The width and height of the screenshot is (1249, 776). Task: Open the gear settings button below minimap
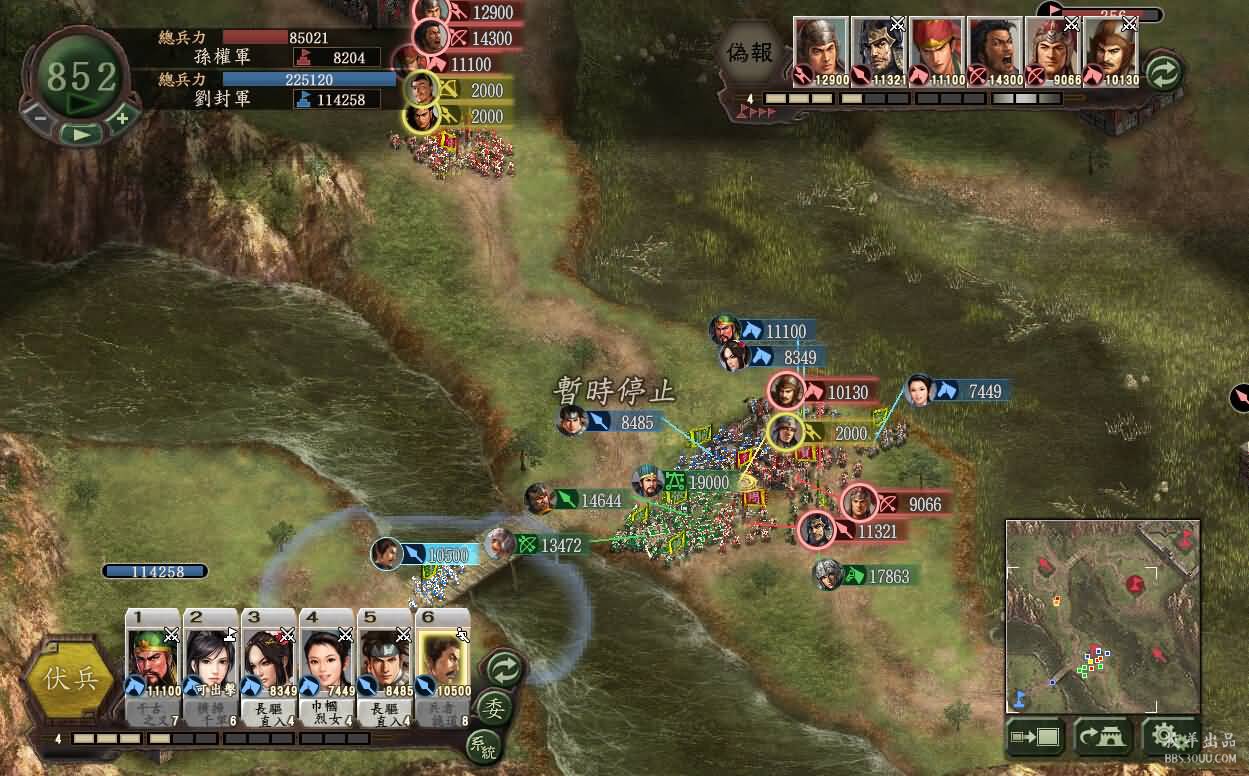pos(1169,738)
